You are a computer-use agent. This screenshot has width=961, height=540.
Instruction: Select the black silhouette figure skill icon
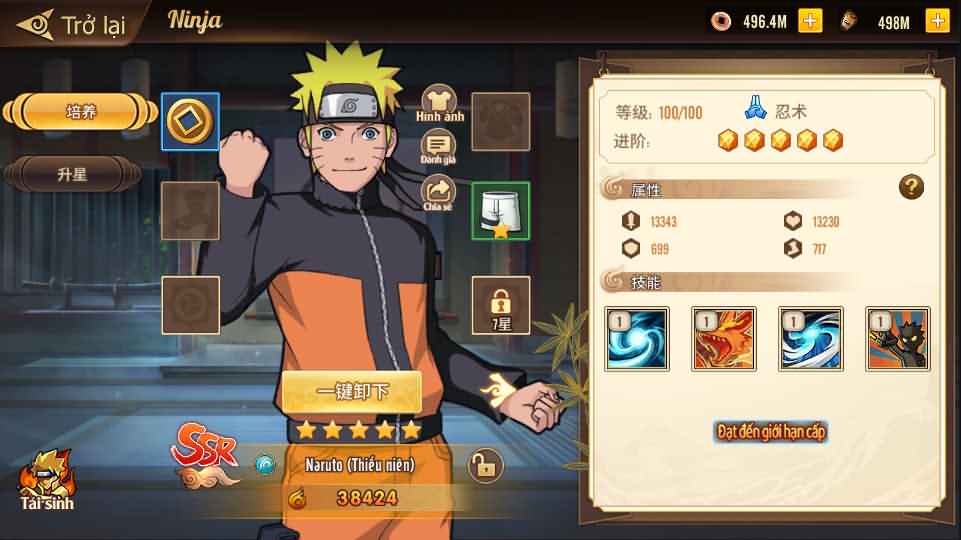pyautogui.click(x=898, y=339)
